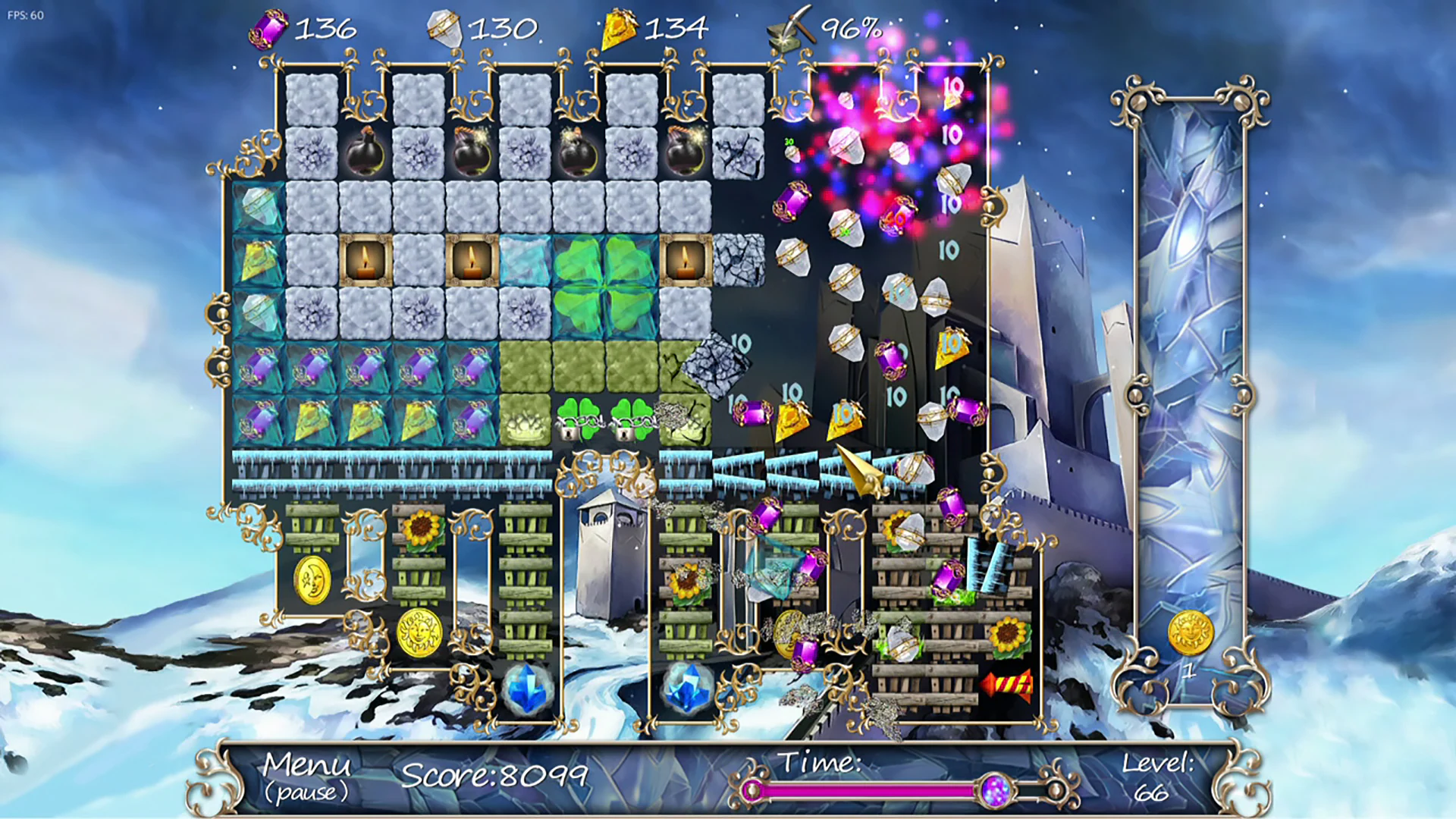Click the Score 8099 display
Image resolution: width=1456 pixels, height=819 pixels.
point(497,774)
